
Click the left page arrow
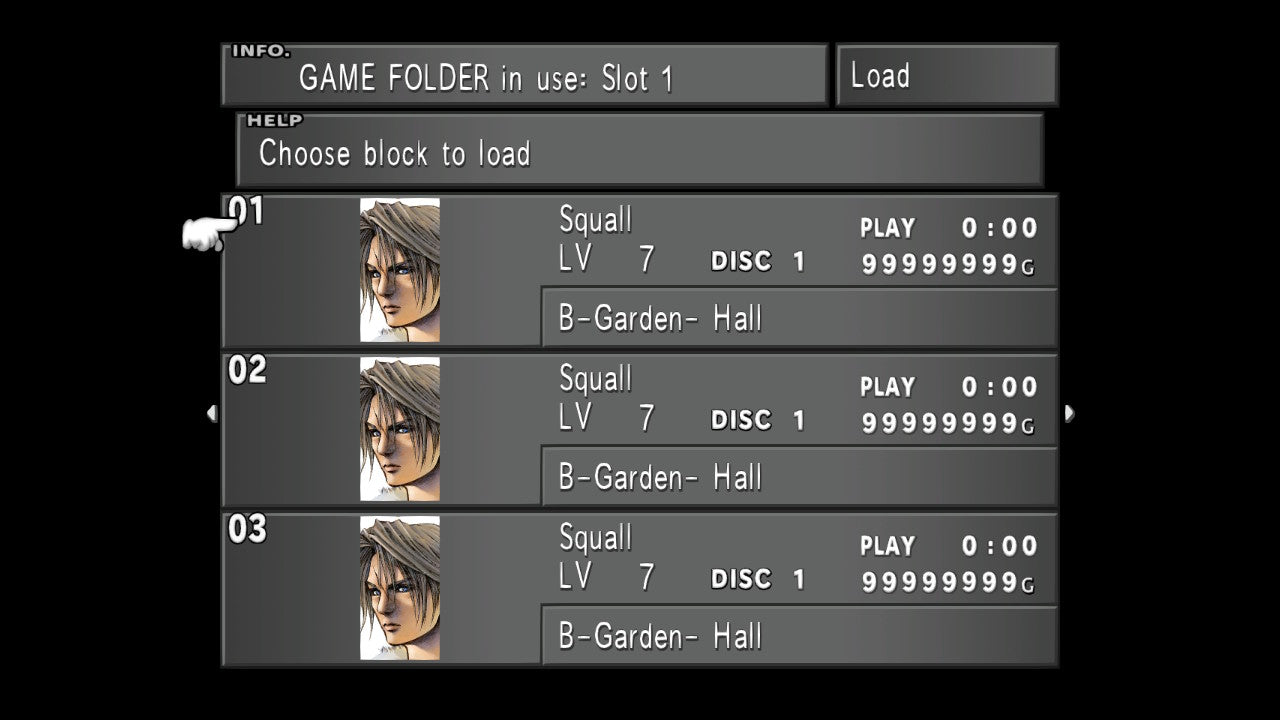click(x=211, y=413)
